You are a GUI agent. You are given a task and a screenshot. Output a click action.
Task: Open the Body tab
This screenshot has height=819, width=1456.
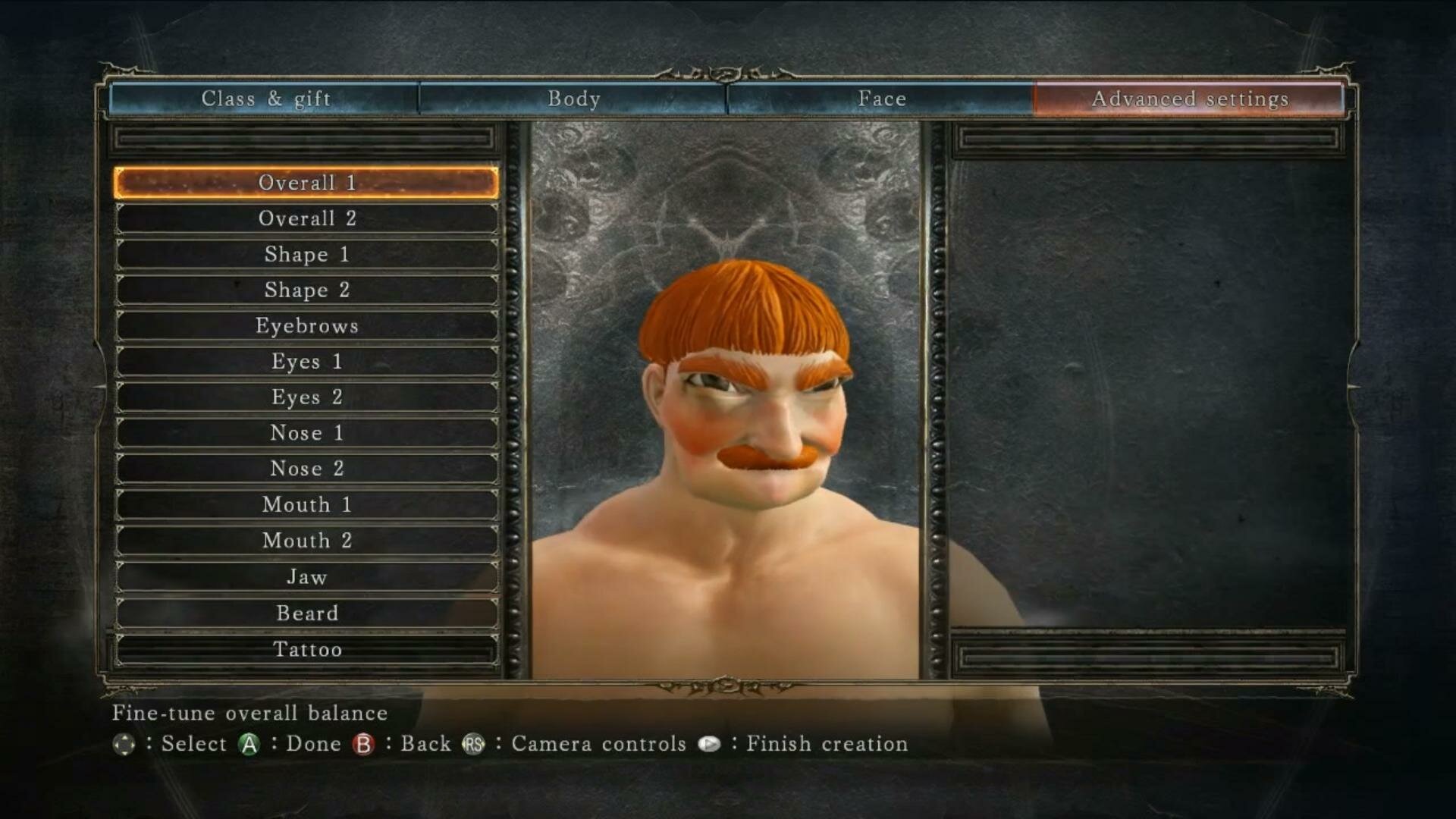573,99
